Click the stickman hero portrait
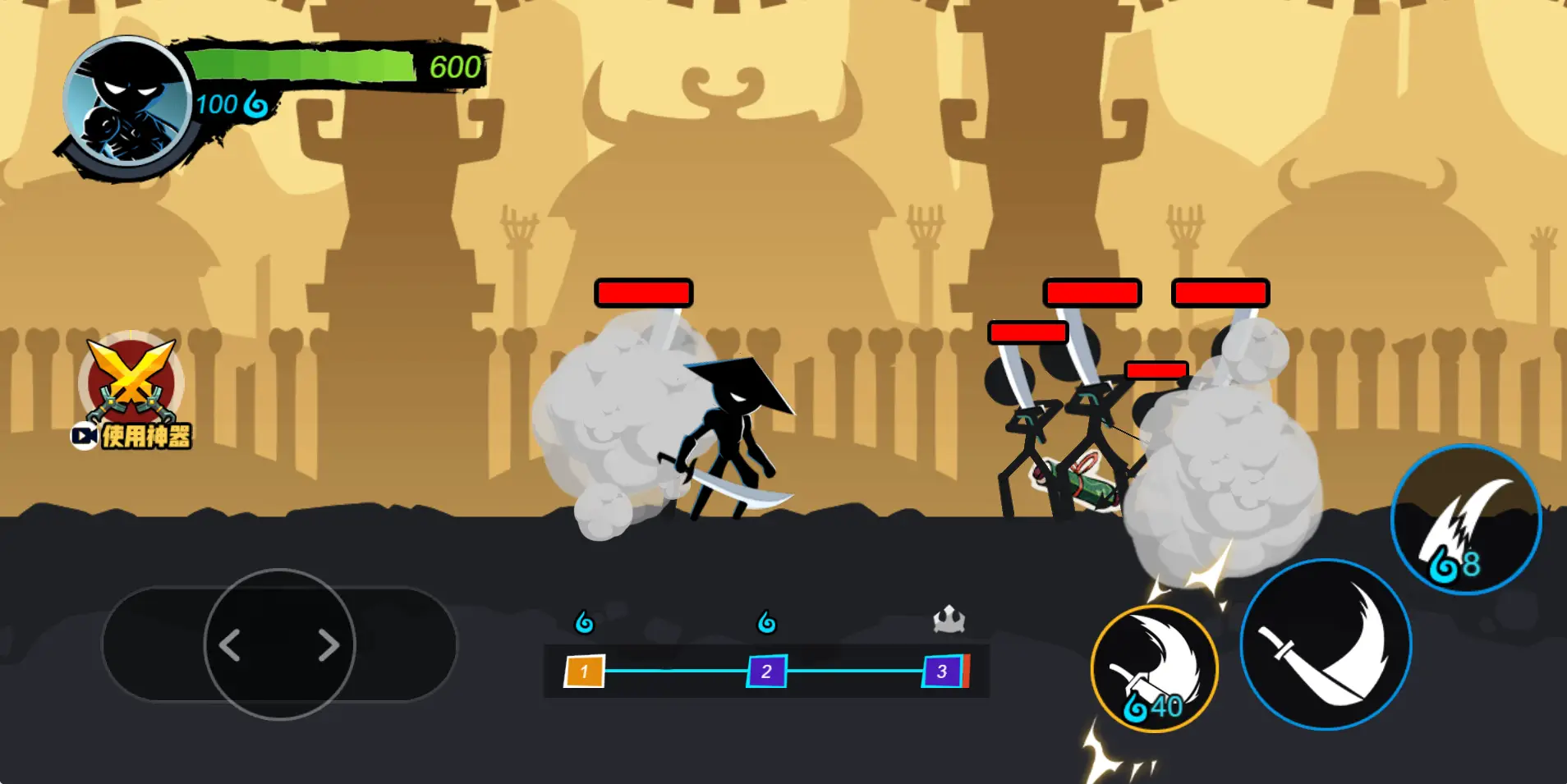 tap(127, 103)
